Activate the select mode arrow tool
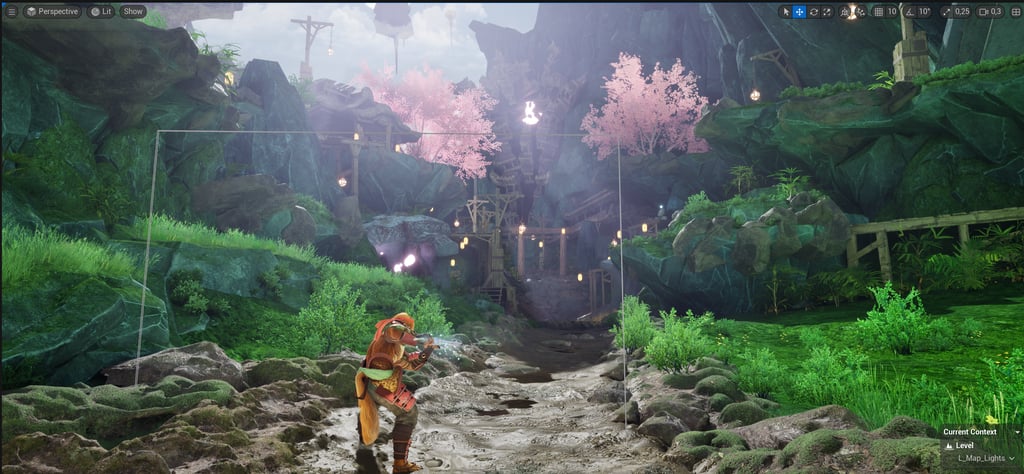1024x474 pixels. [x=785, y=12]
